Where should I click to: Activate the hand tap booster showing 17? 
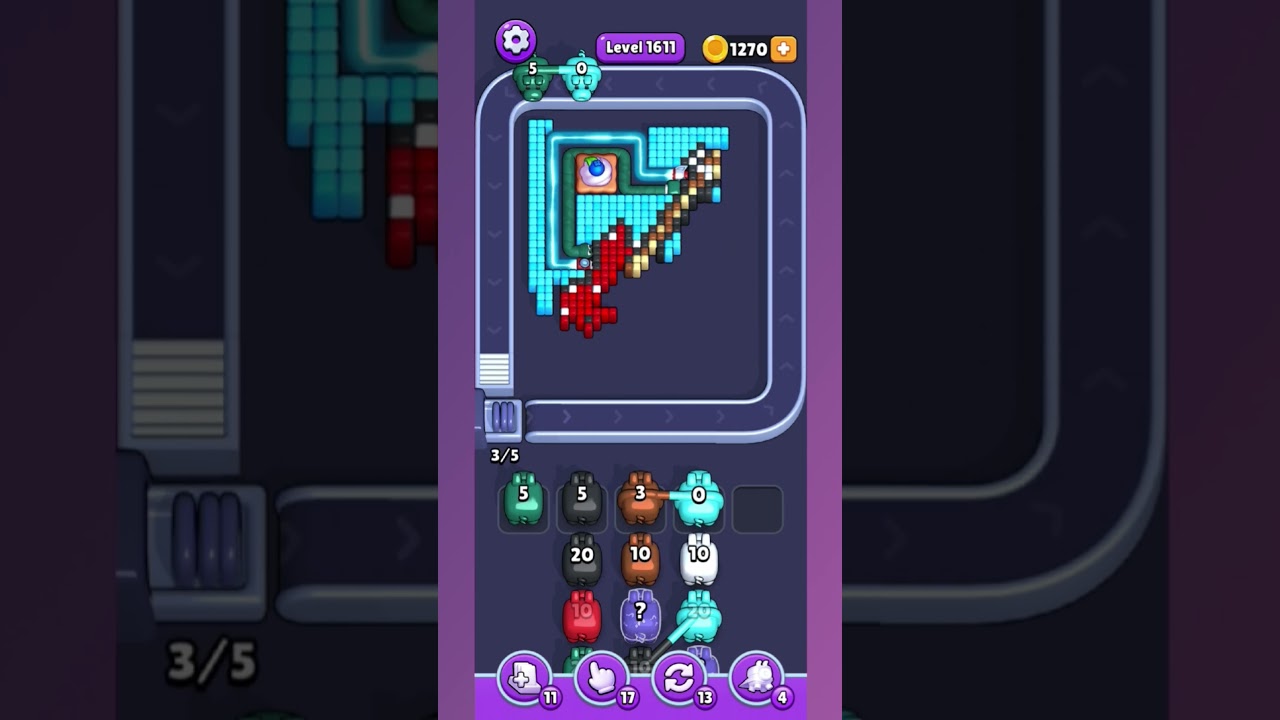tap(602, 681)
